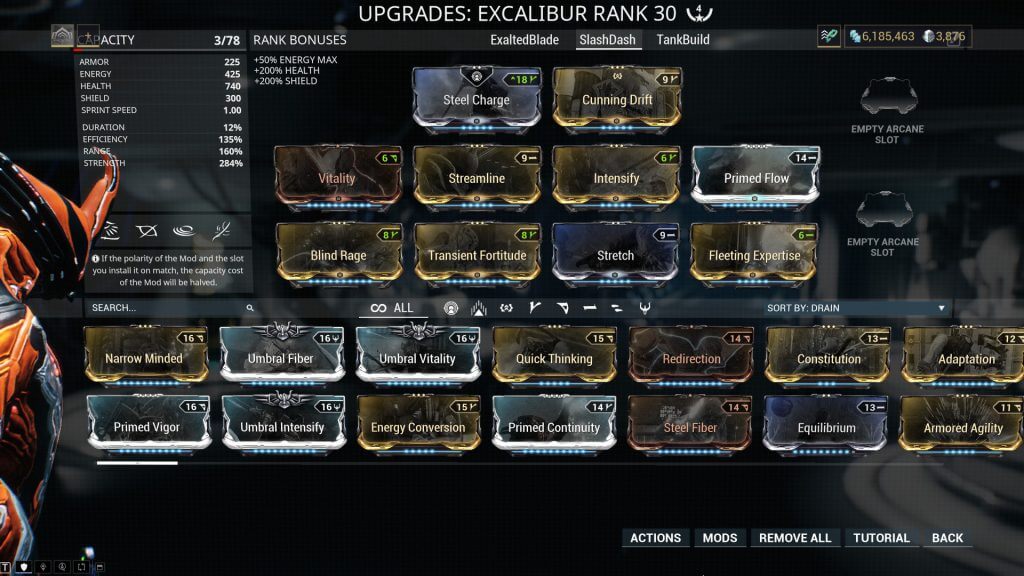Select the SlashDash config tab
Image resolution: width=1024 pixels, height=576 pixels.
pos(609,40)
